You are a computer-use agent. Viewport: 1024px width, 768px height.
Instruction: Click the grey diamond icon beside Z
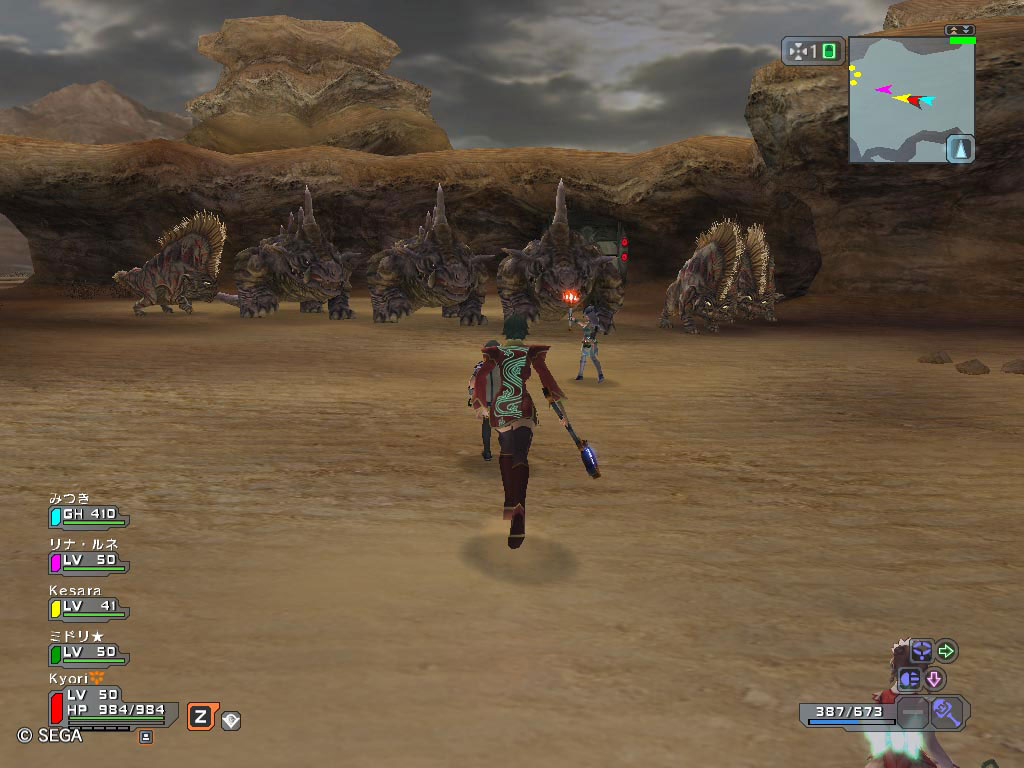[231, 719]
